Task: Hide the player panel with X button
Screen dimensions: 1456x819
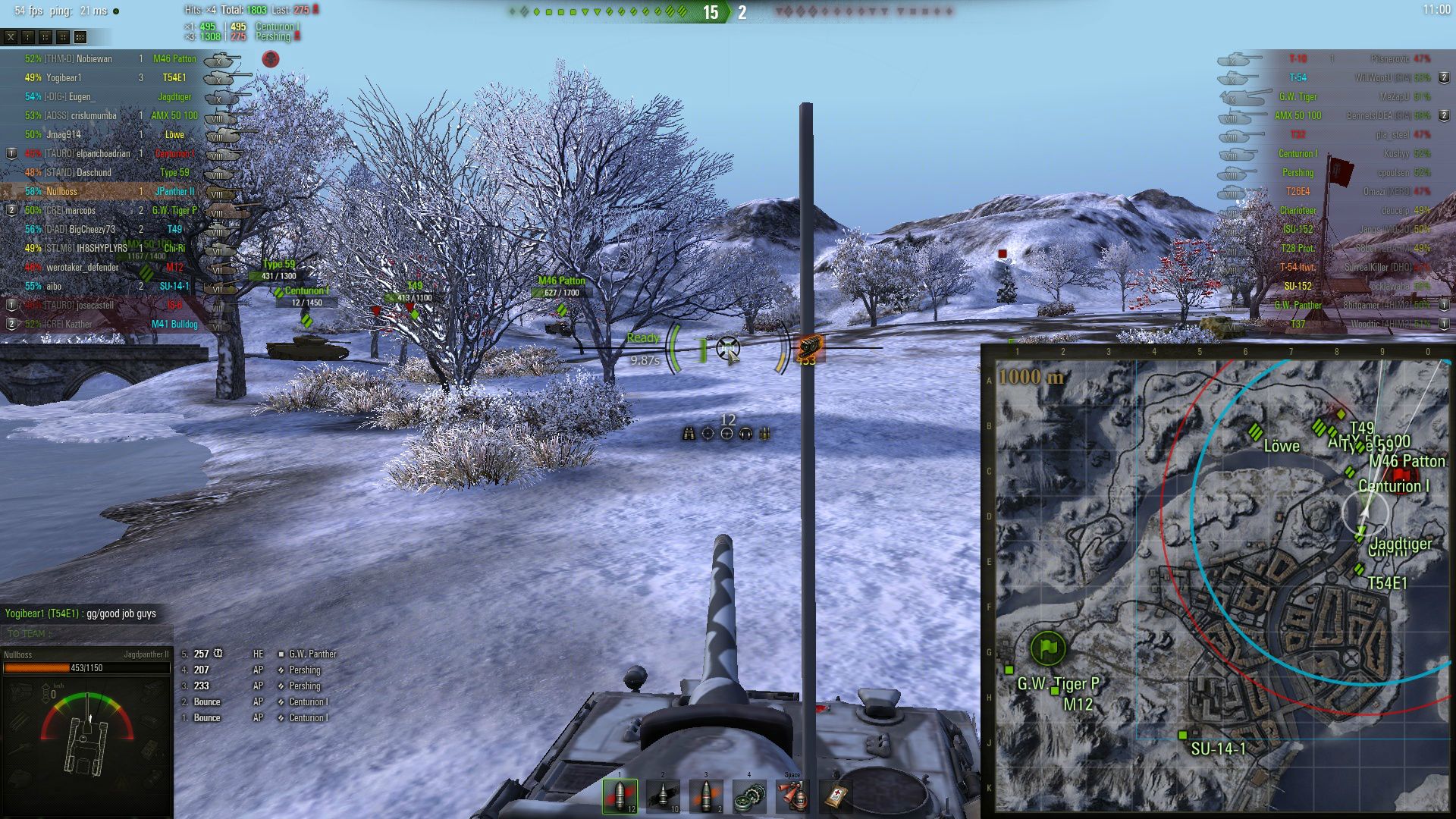Action: (x=11, y=36)
